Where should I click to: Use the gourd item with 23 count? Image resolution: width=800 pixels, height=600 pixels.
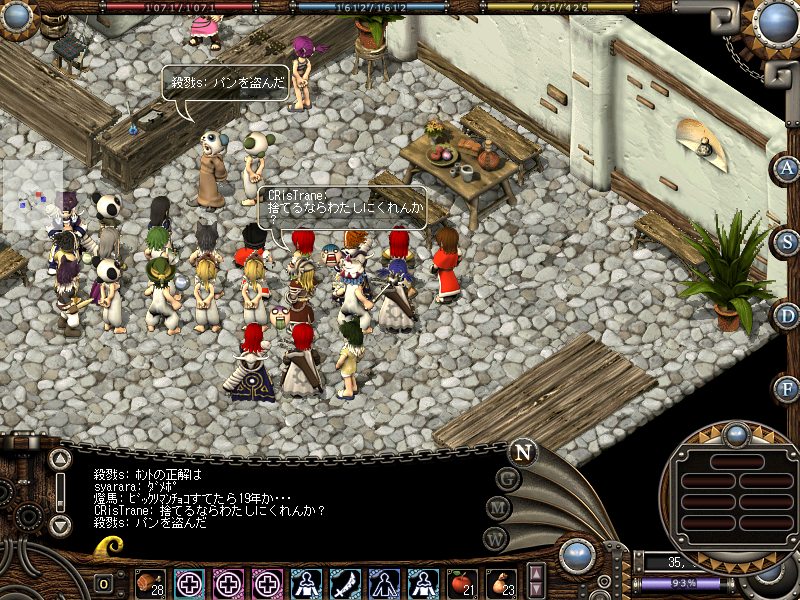point(501,583)
